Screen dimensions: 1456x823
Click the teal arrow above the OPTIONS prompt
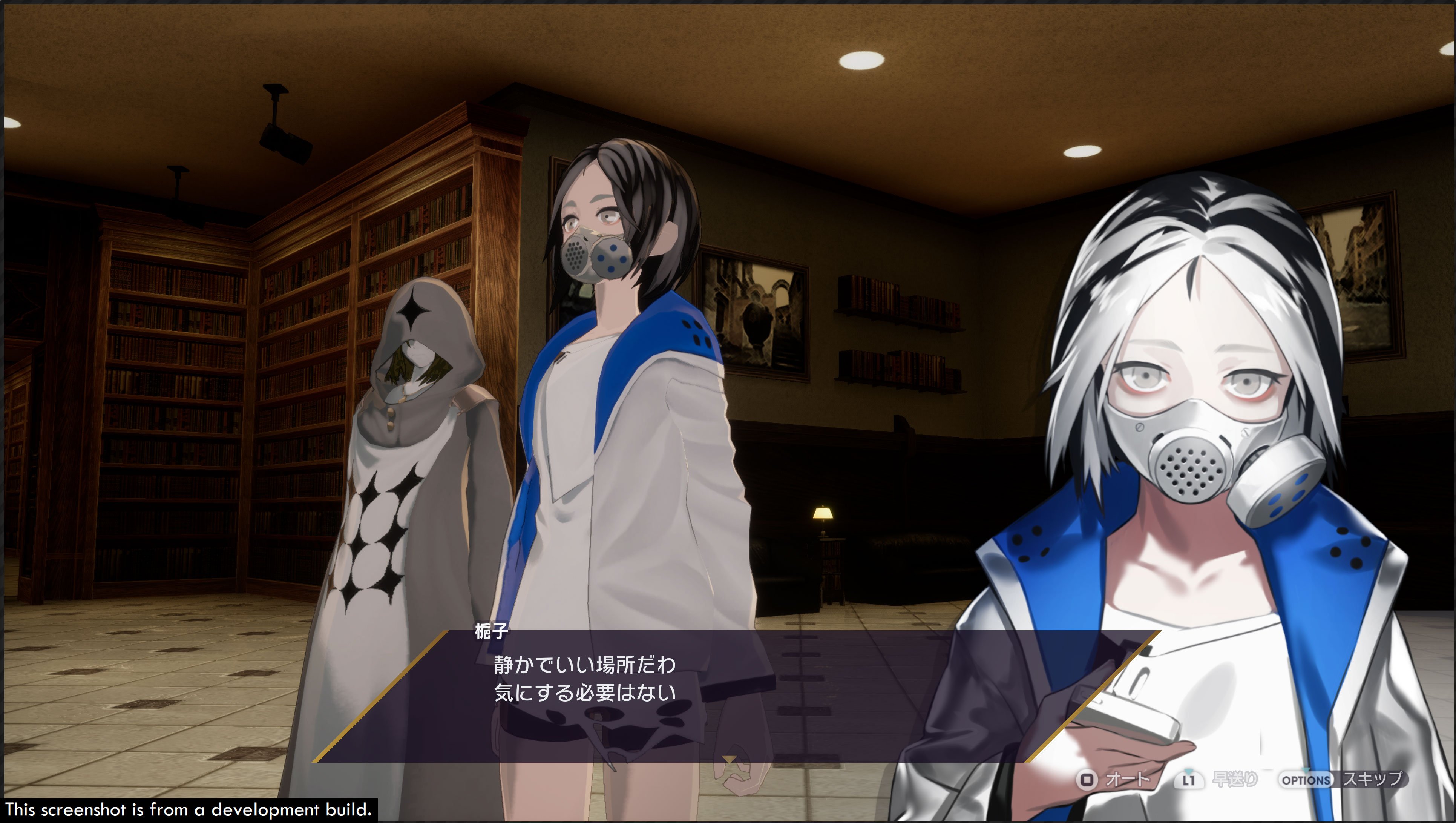[1306, 771]
